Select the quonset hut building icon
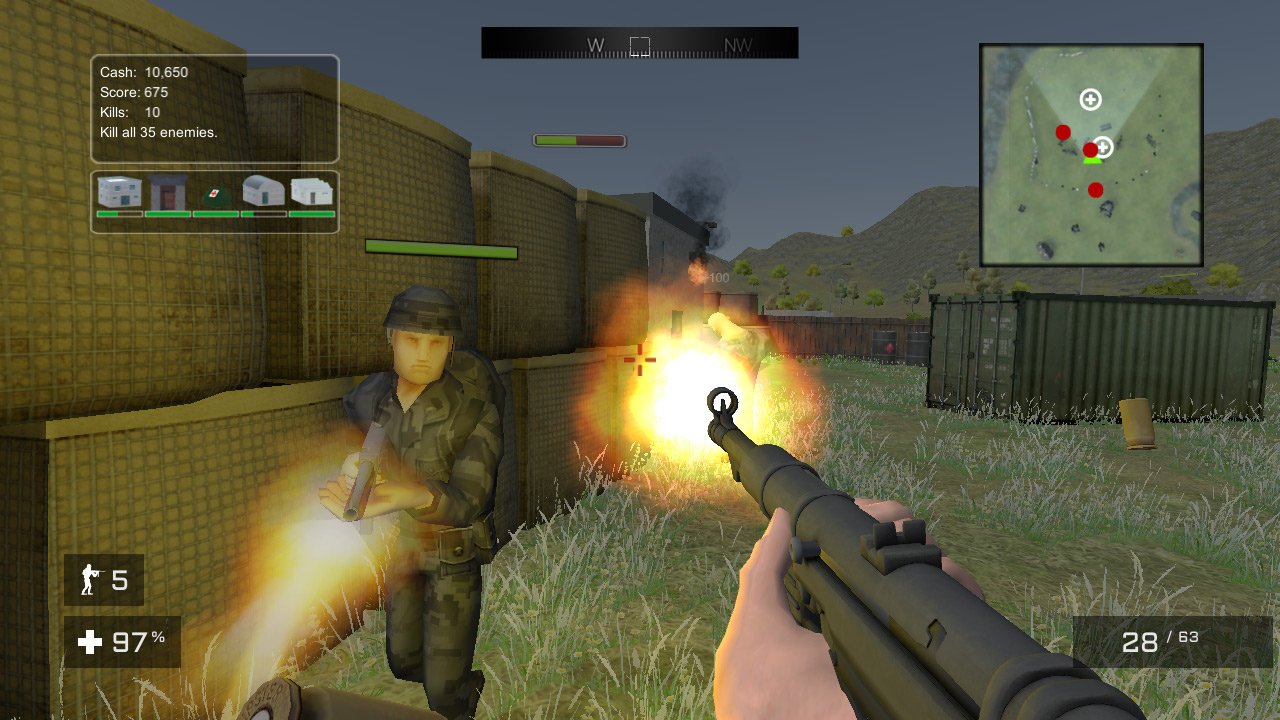Viewport: 1280px width, 720px height. (263, 190)
